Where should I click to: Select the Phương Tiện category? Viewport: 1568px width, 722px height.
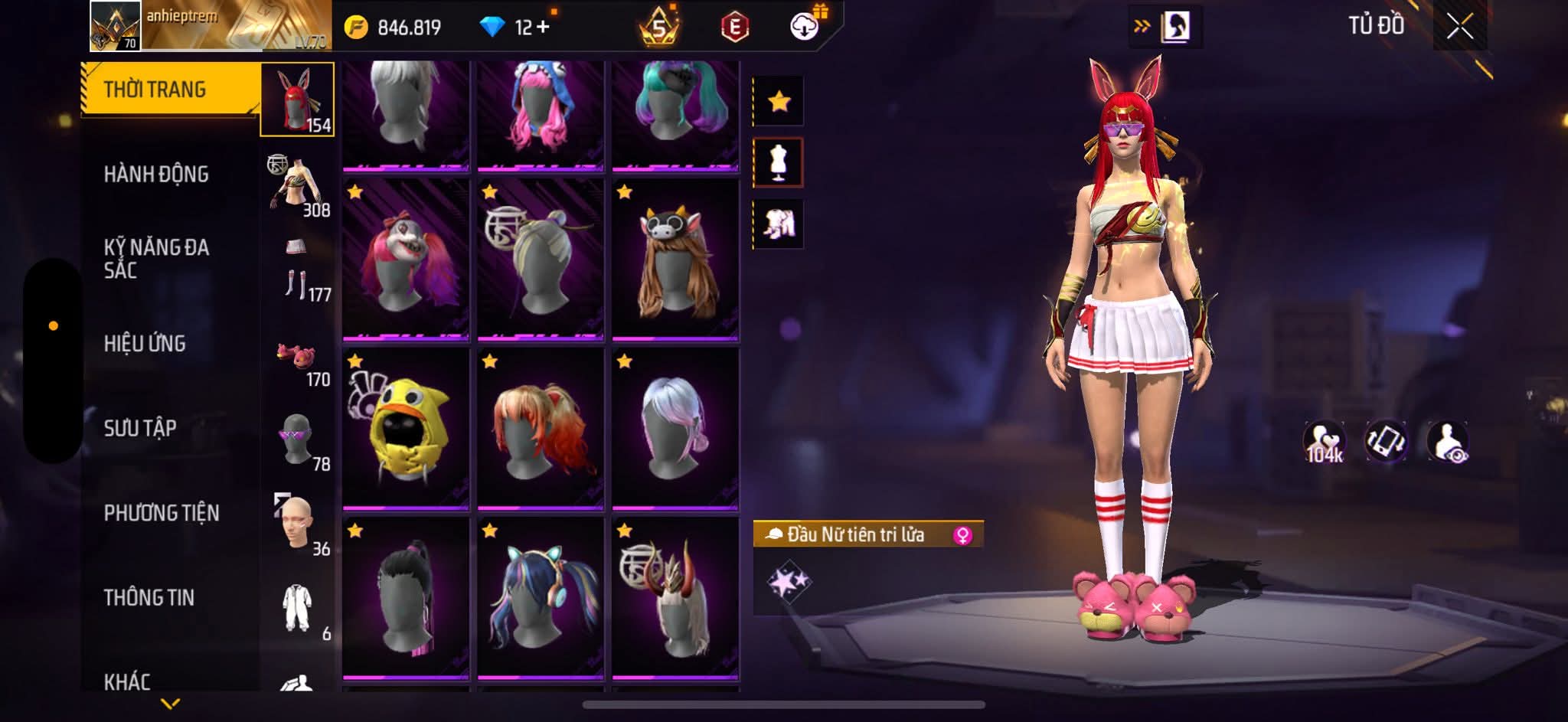point(162,513)
